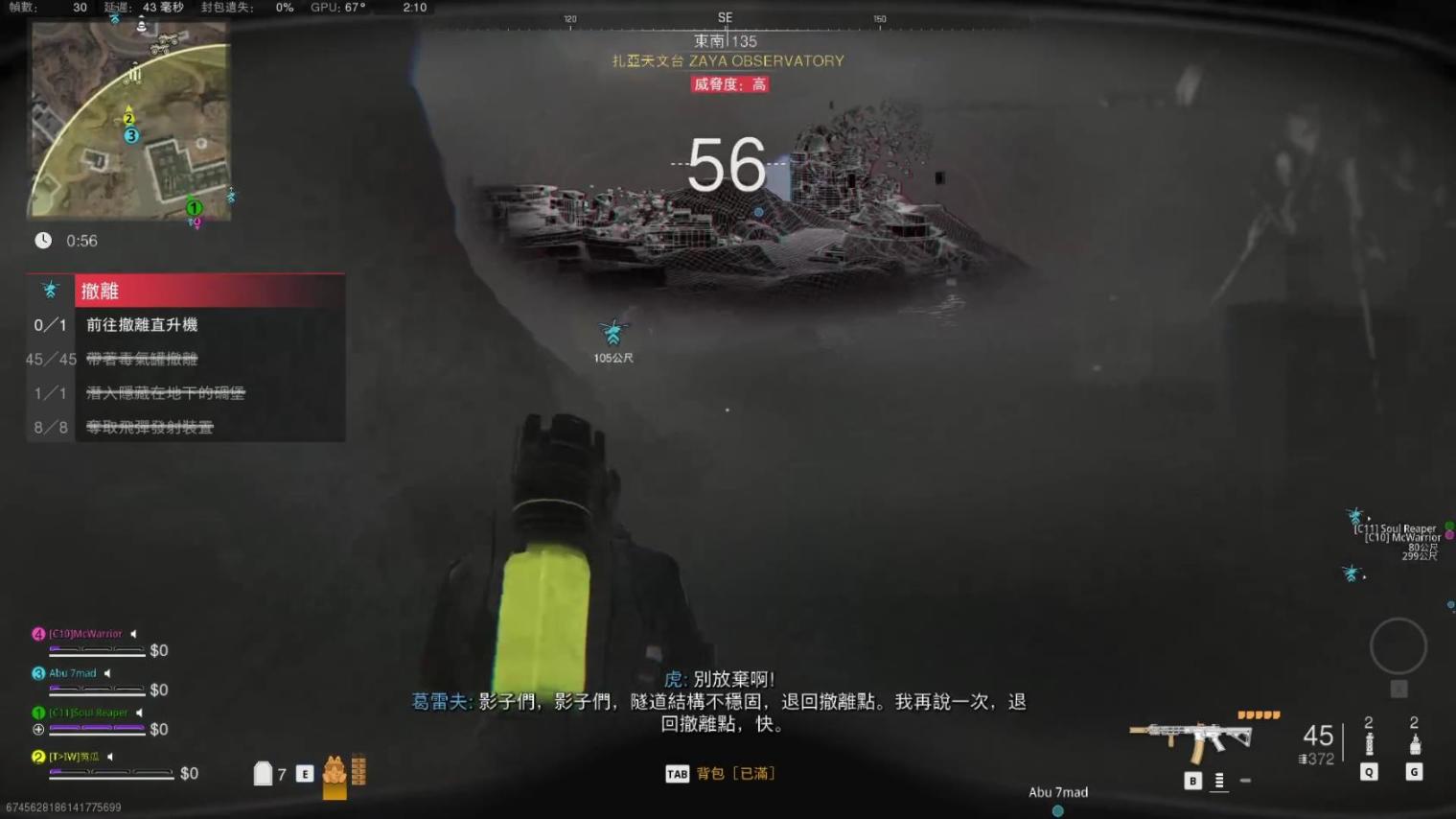This screenshot has width=1456, height=819.
Task: Click the tactical equipment icon above the G key
Action: (1414, 745)
